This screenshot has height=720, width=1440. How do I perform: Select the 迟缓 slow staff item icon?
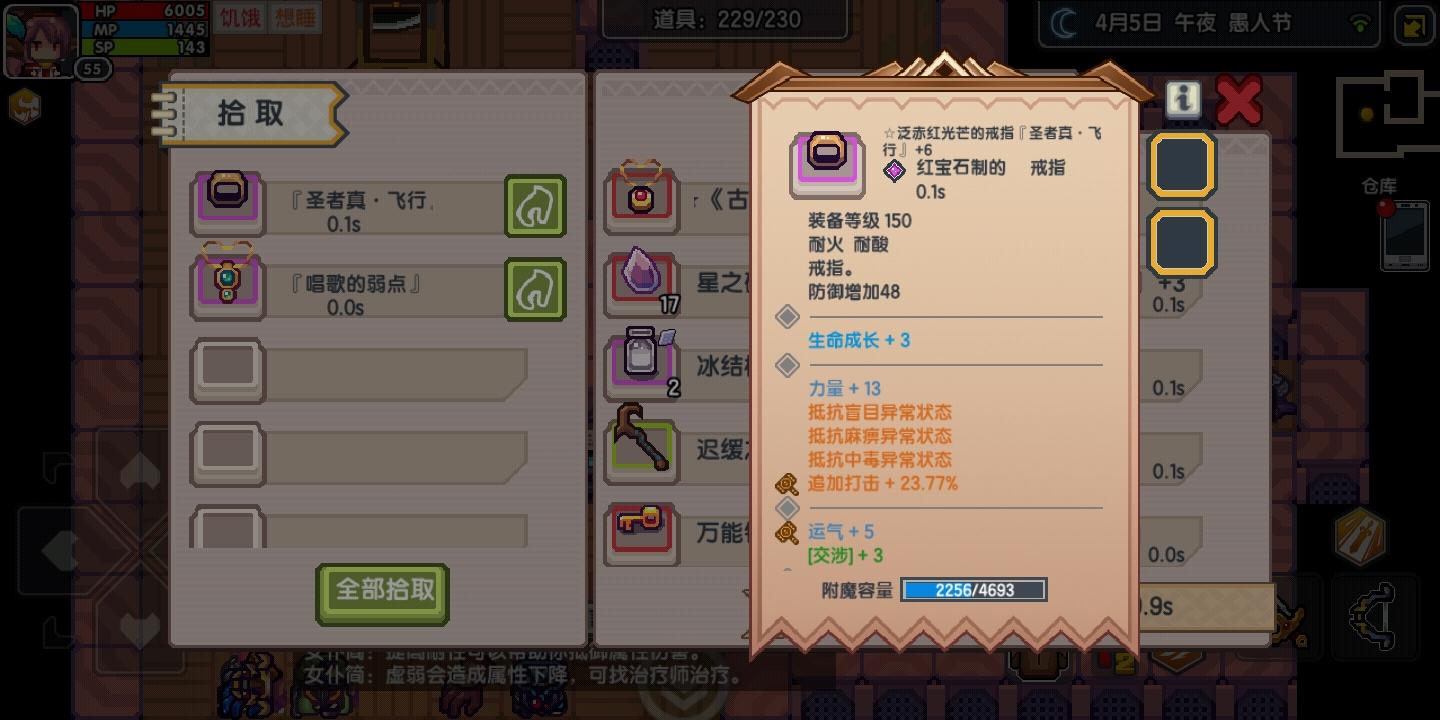(x=641, y=448)
